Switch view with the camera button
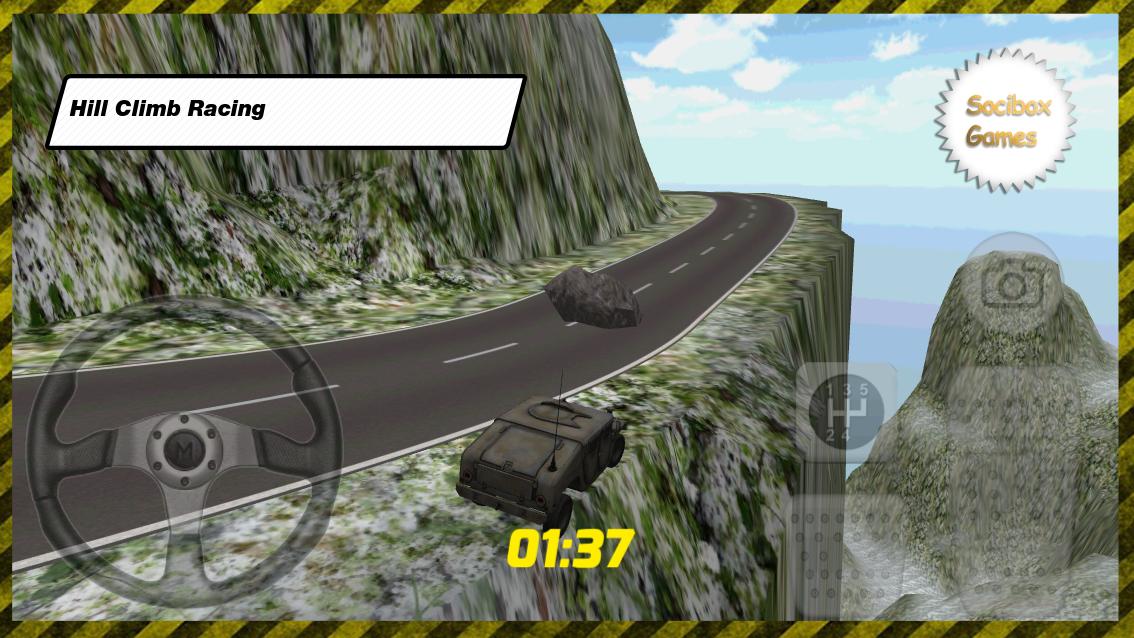This screenshot has width=1134, height=638. (1012, 284)
